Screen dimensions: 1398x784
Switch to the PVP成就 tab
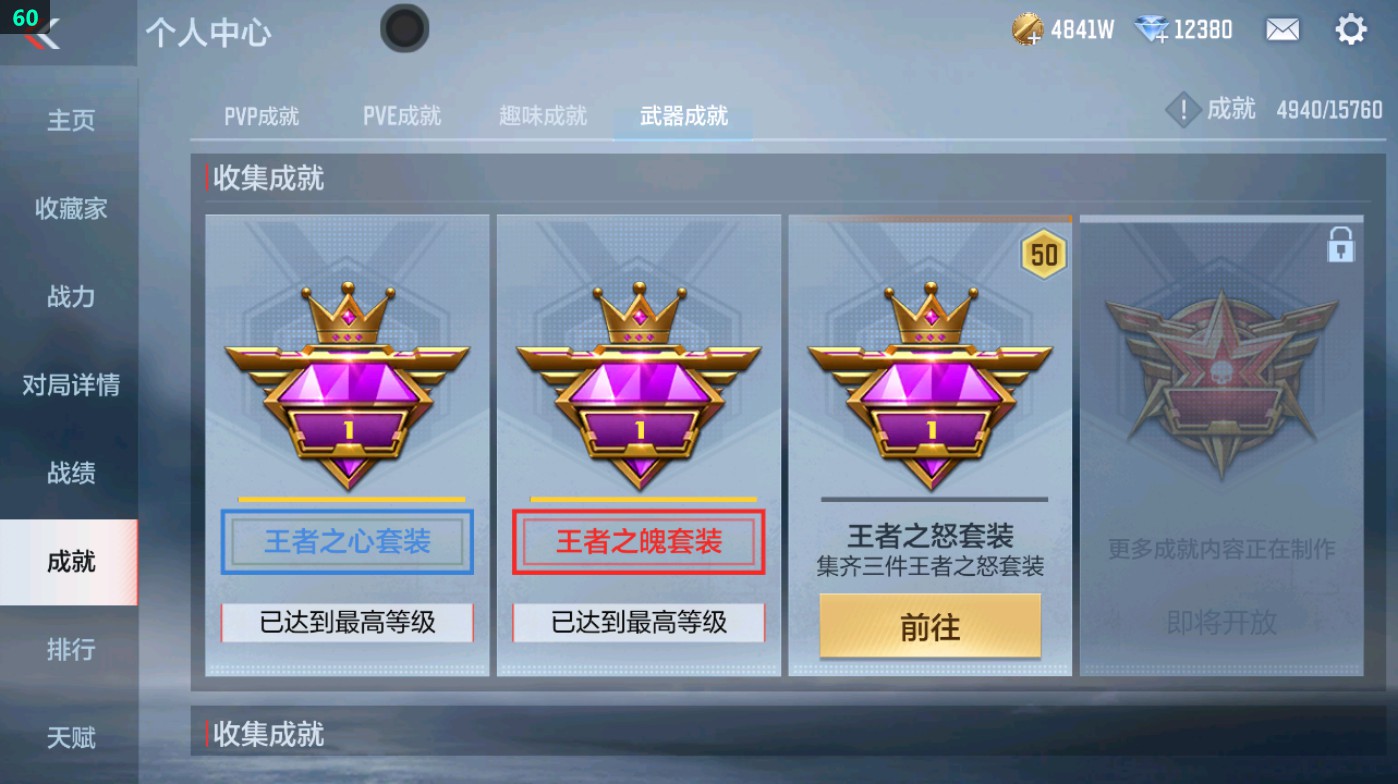pos(263,115)
